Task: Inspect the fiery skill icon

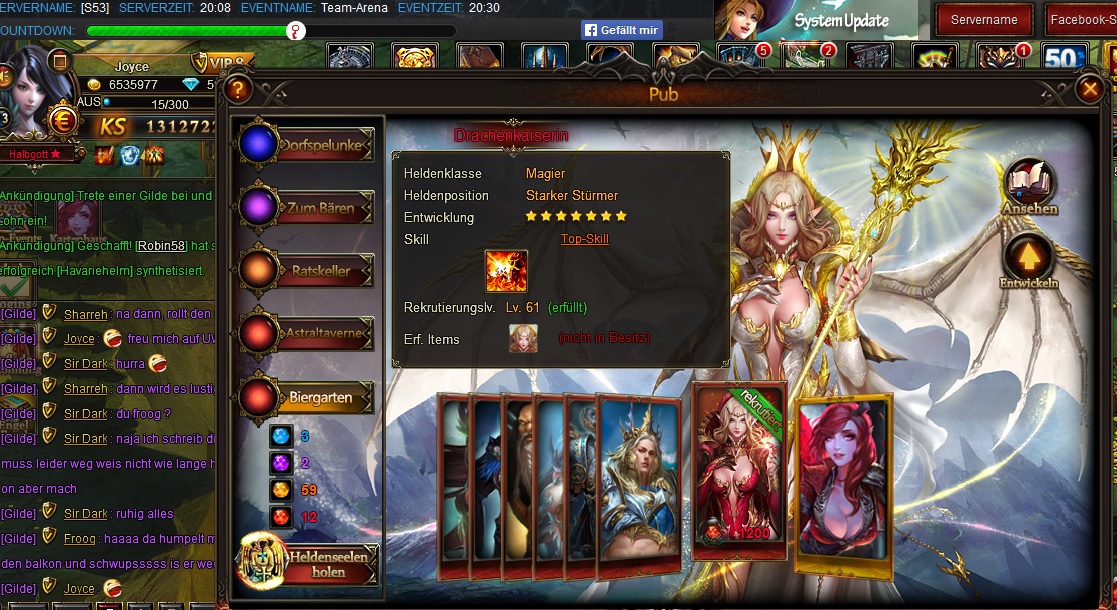Action: click(506, 271)
